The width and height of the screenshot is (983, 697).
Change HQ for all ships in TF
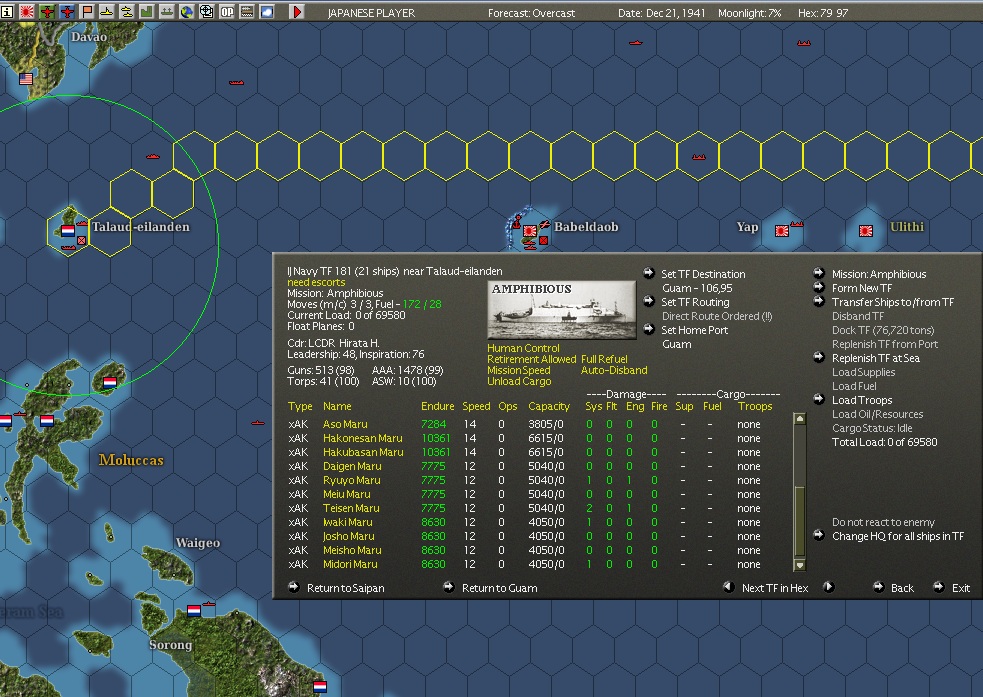tap(897, 536)
